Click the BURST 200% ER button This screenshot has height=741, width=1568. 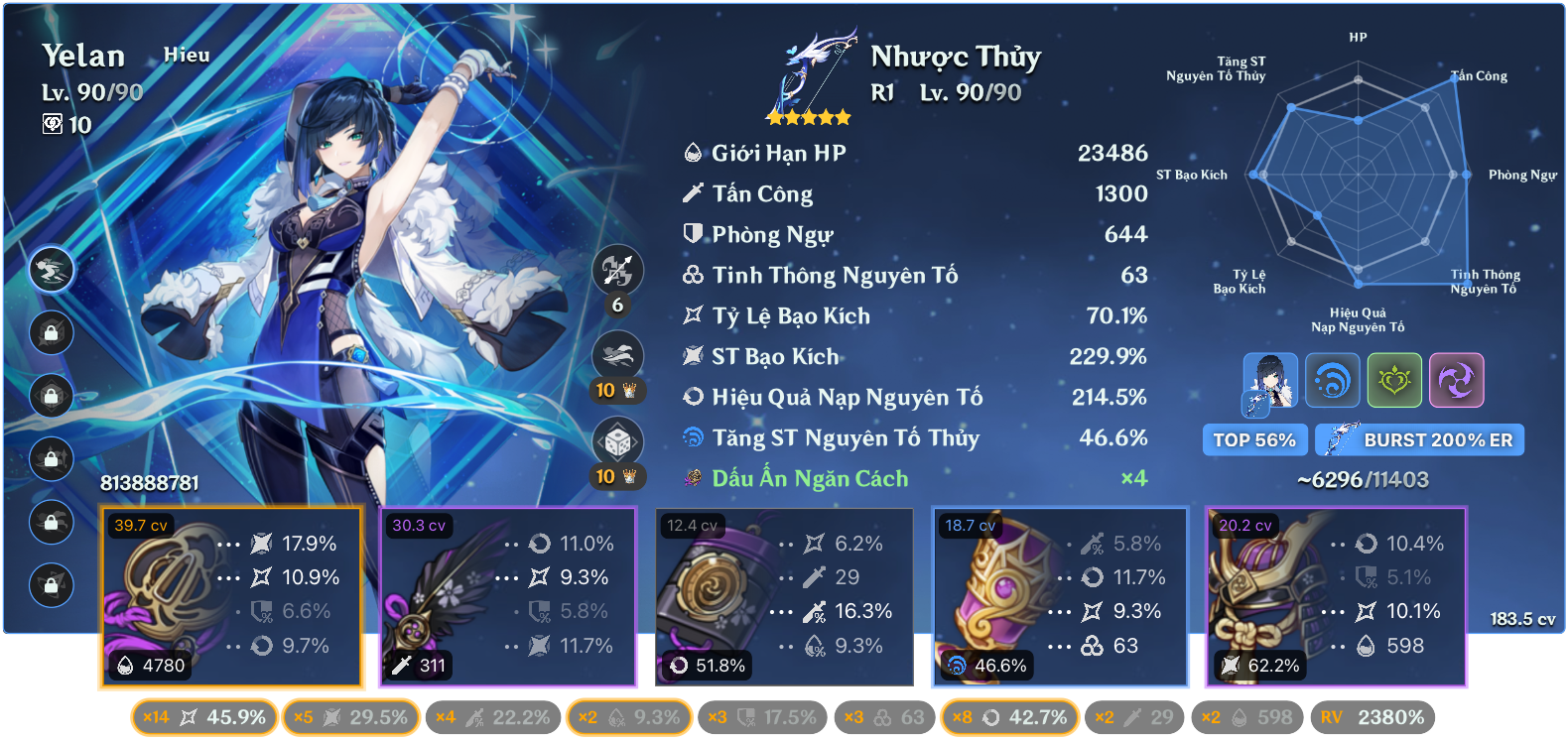[1419, 439]
